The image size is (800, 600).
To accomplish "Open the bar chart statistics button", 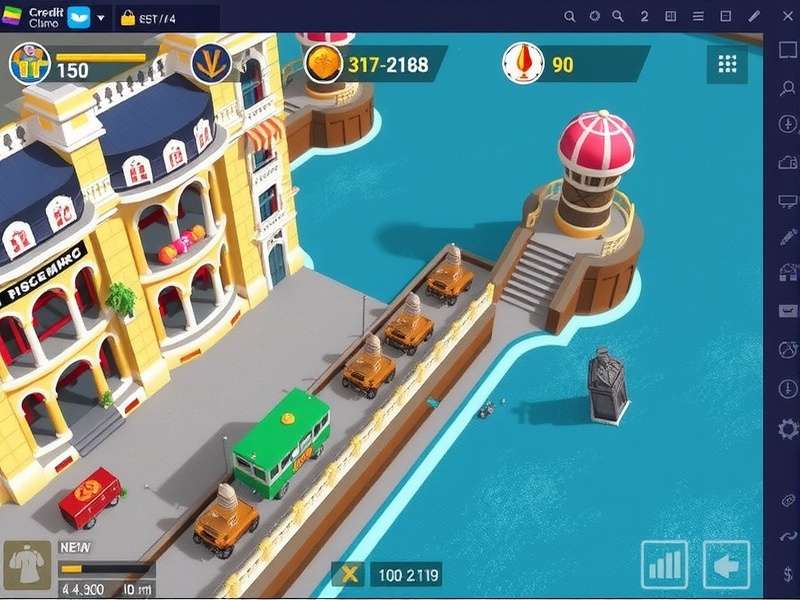I will pyautogui.click(x=664, y=565).
